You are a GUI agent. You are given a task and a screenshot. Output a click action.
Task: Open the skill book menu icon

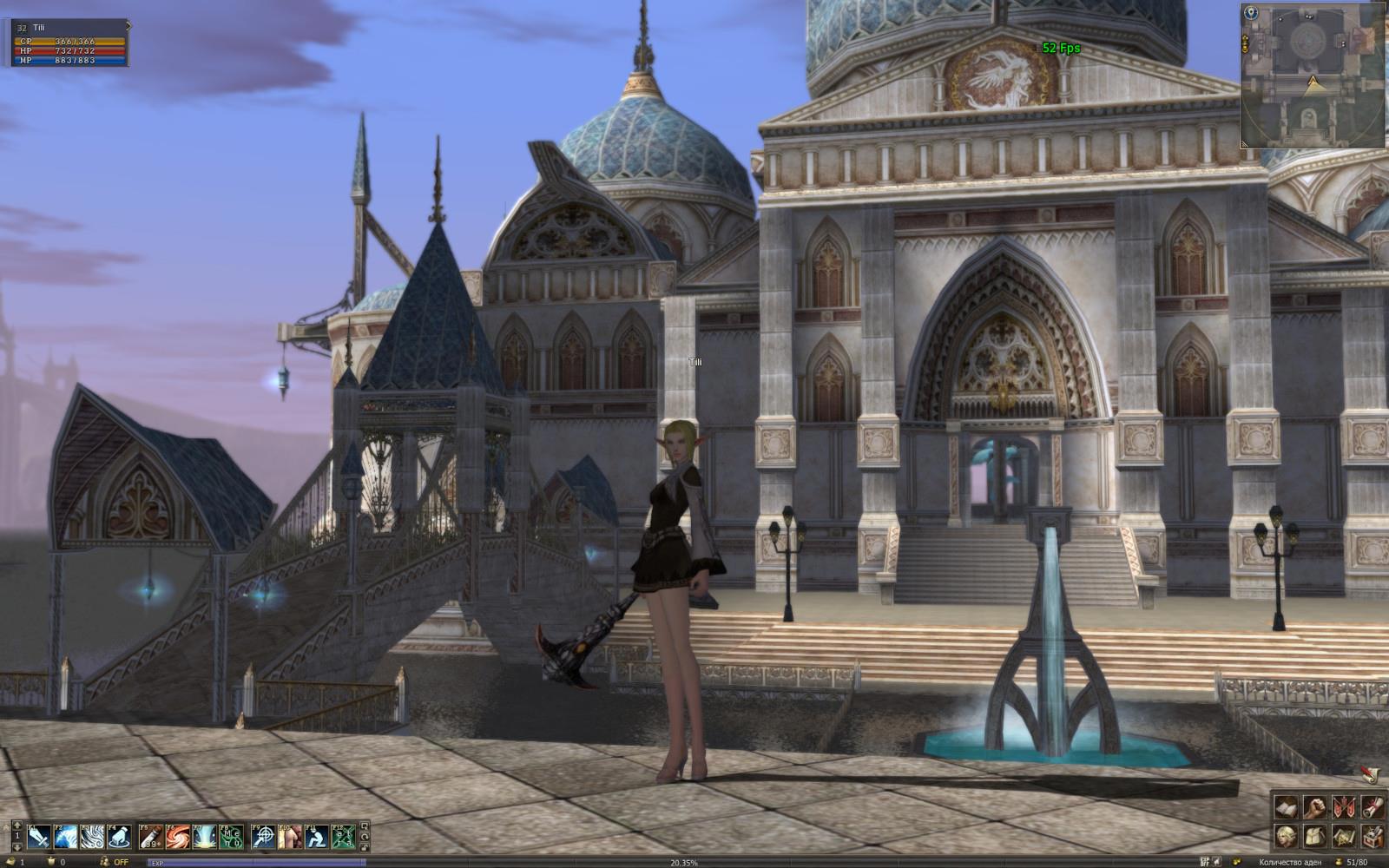pos(1286,806)
